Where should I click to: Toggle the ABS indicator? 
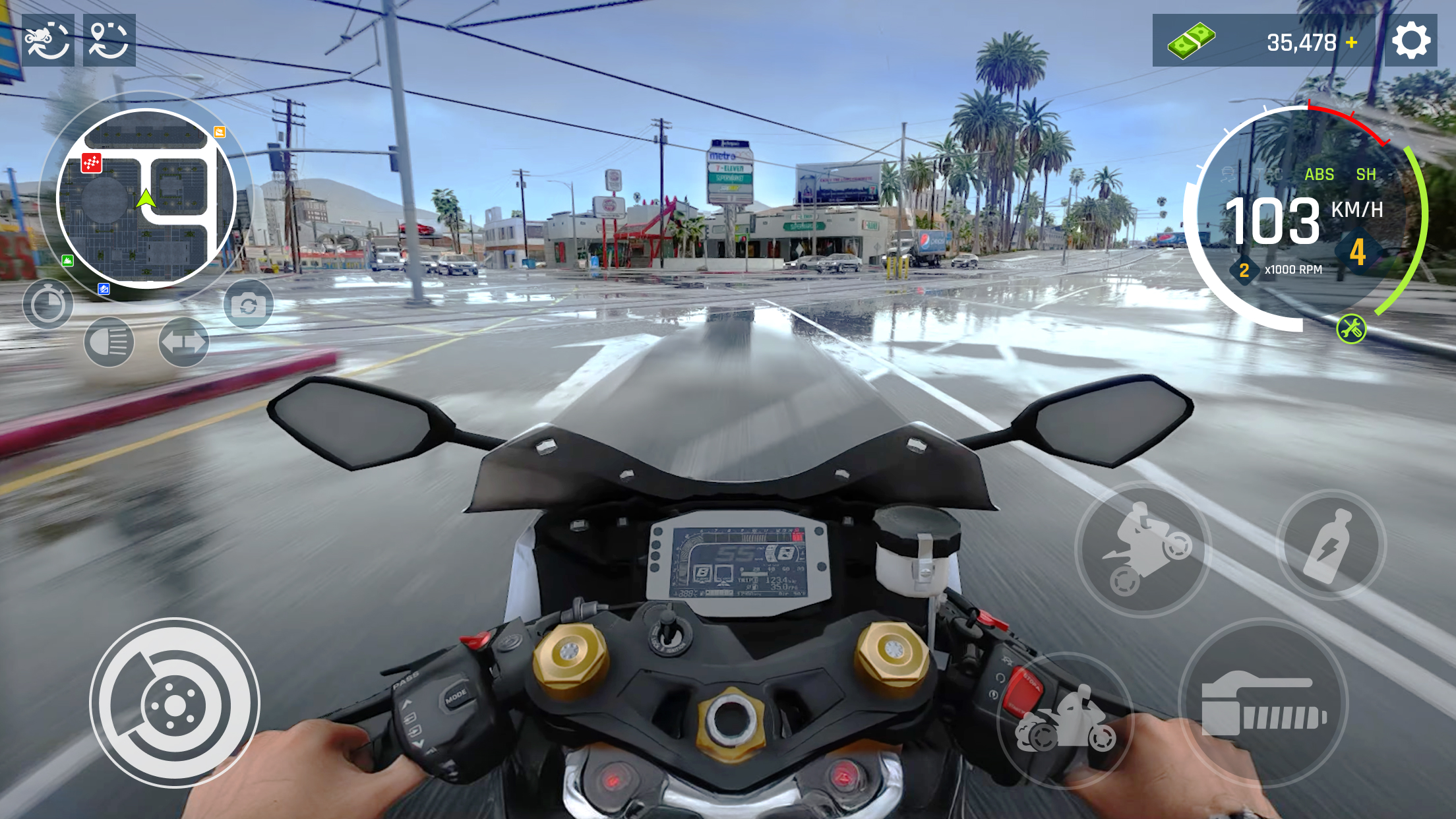(x=1319, y=174)
